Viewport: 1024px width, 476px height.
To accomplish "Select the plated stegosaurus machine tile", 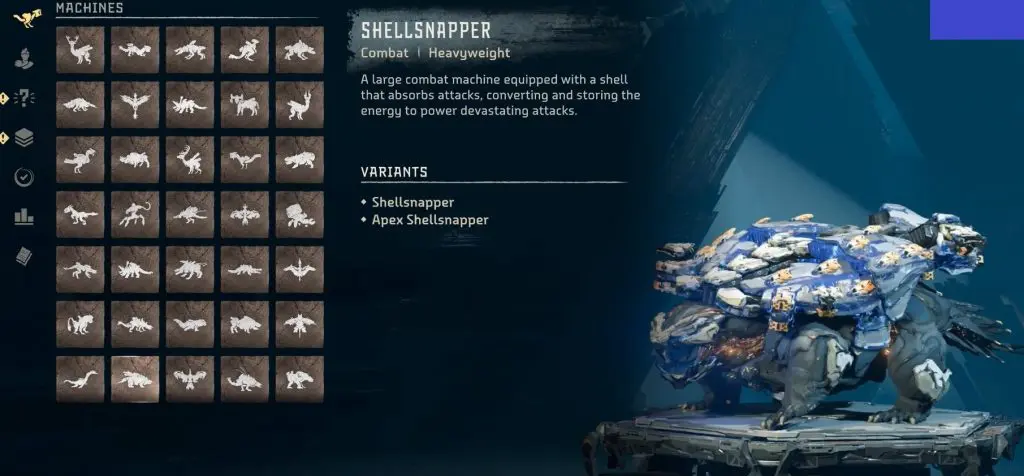I will coord(135,269).
